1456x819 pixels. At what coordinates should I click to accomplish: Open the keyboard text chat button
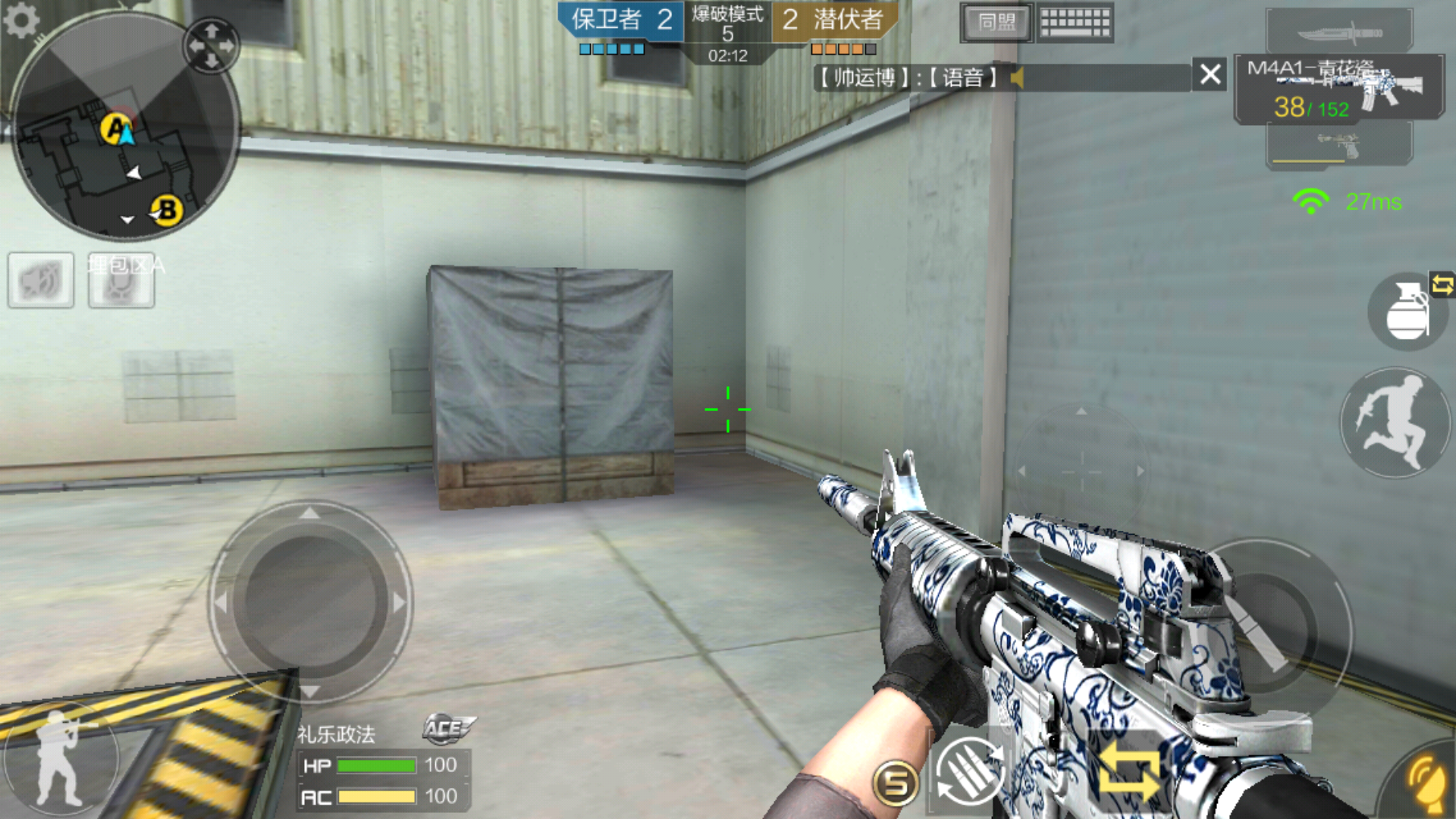1075,23
